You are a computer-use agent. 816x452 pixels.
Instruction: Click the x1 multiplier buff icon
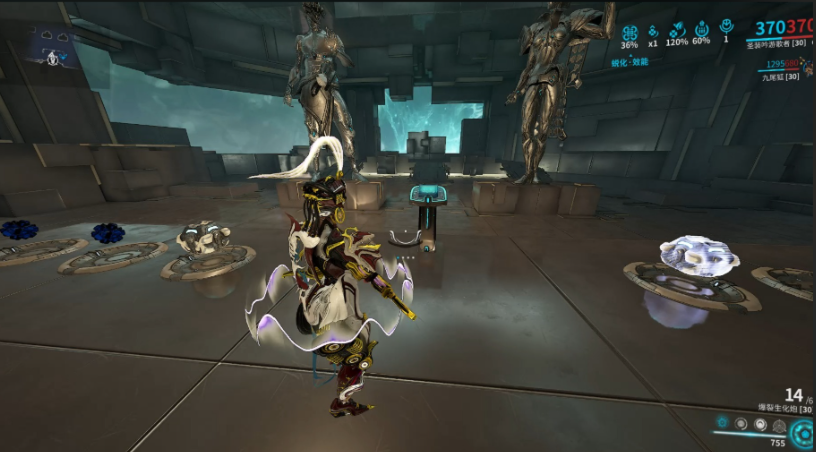(653, 30)
